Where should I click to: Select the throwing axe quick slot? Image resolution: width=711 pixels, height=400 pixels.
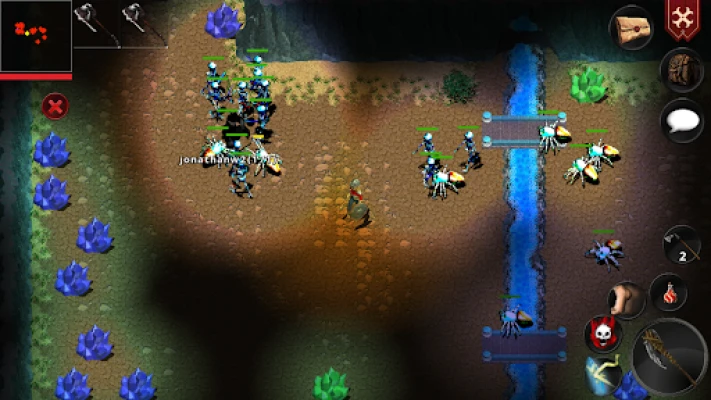coord(681,246)
